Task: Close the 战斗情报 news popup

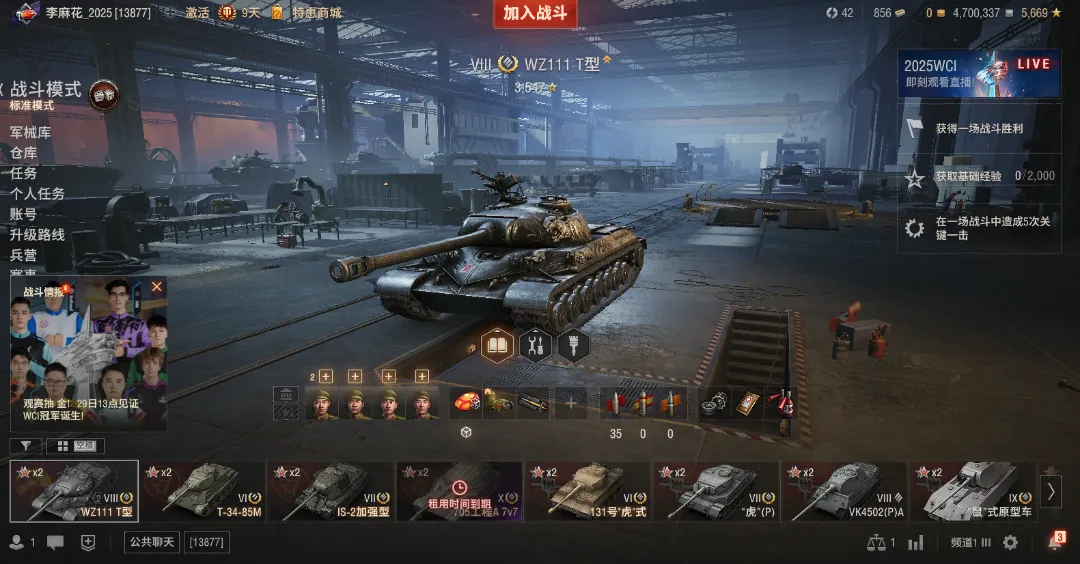Action: tap(156, 287)
